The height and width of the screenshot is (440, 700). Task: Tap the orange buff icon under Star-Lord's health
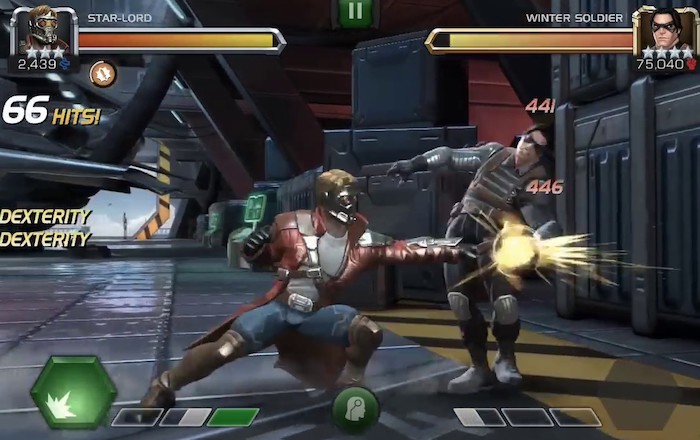click(x=103, y=73)
